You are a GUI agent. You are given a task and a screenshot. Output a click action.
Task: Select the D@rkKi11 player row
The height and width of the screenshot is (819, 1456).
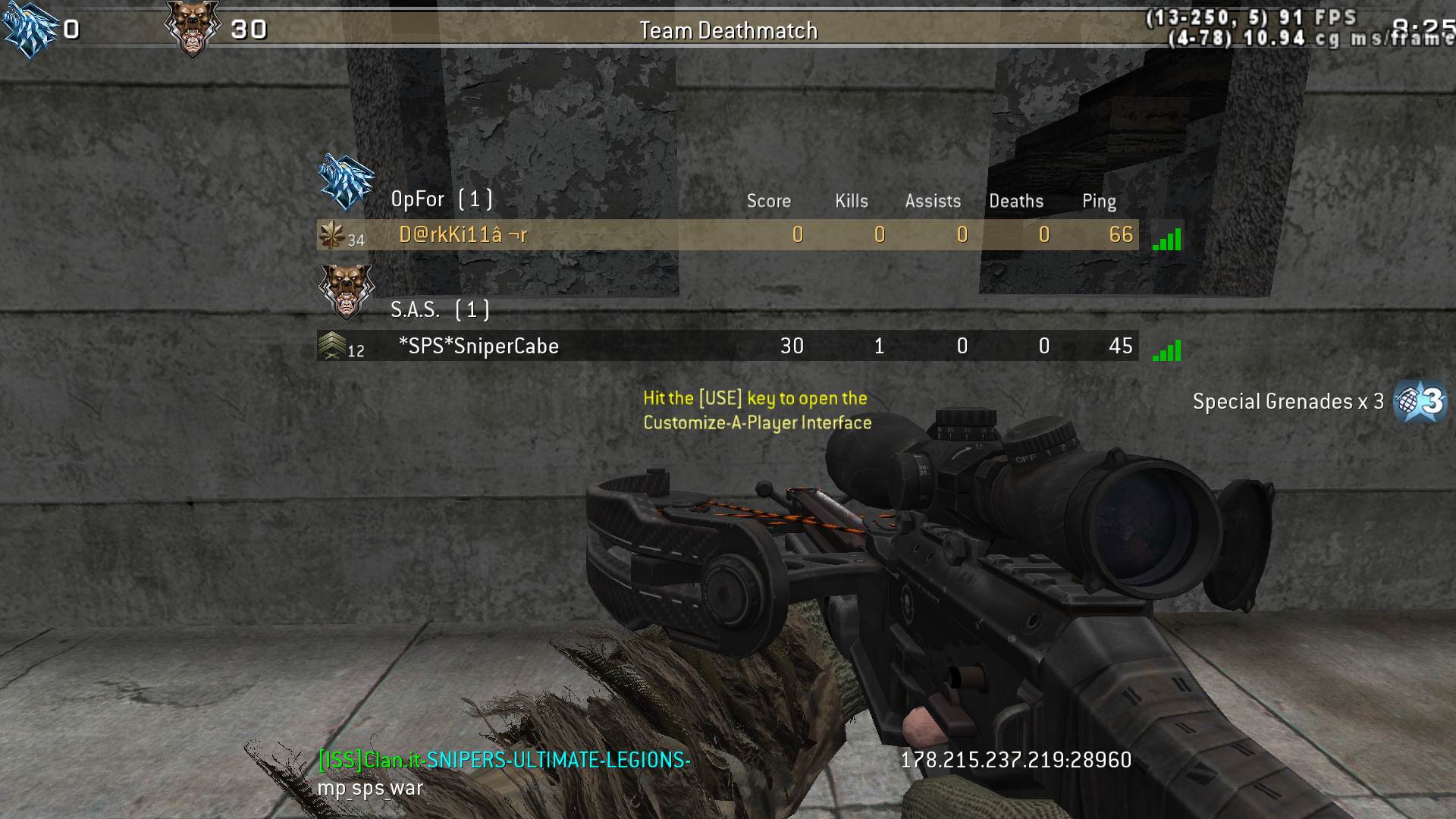click(726, 235)
